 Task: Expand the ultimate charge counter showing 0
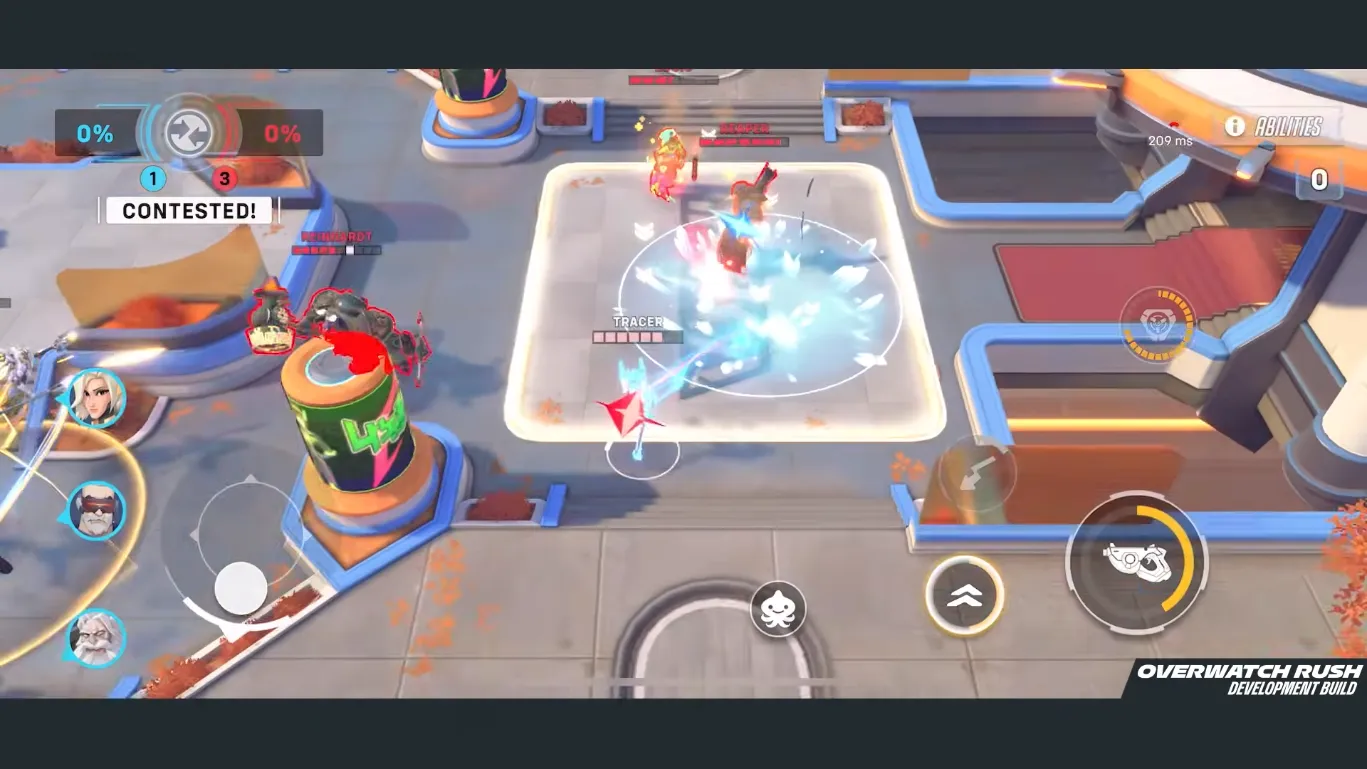coord(1318,181)
